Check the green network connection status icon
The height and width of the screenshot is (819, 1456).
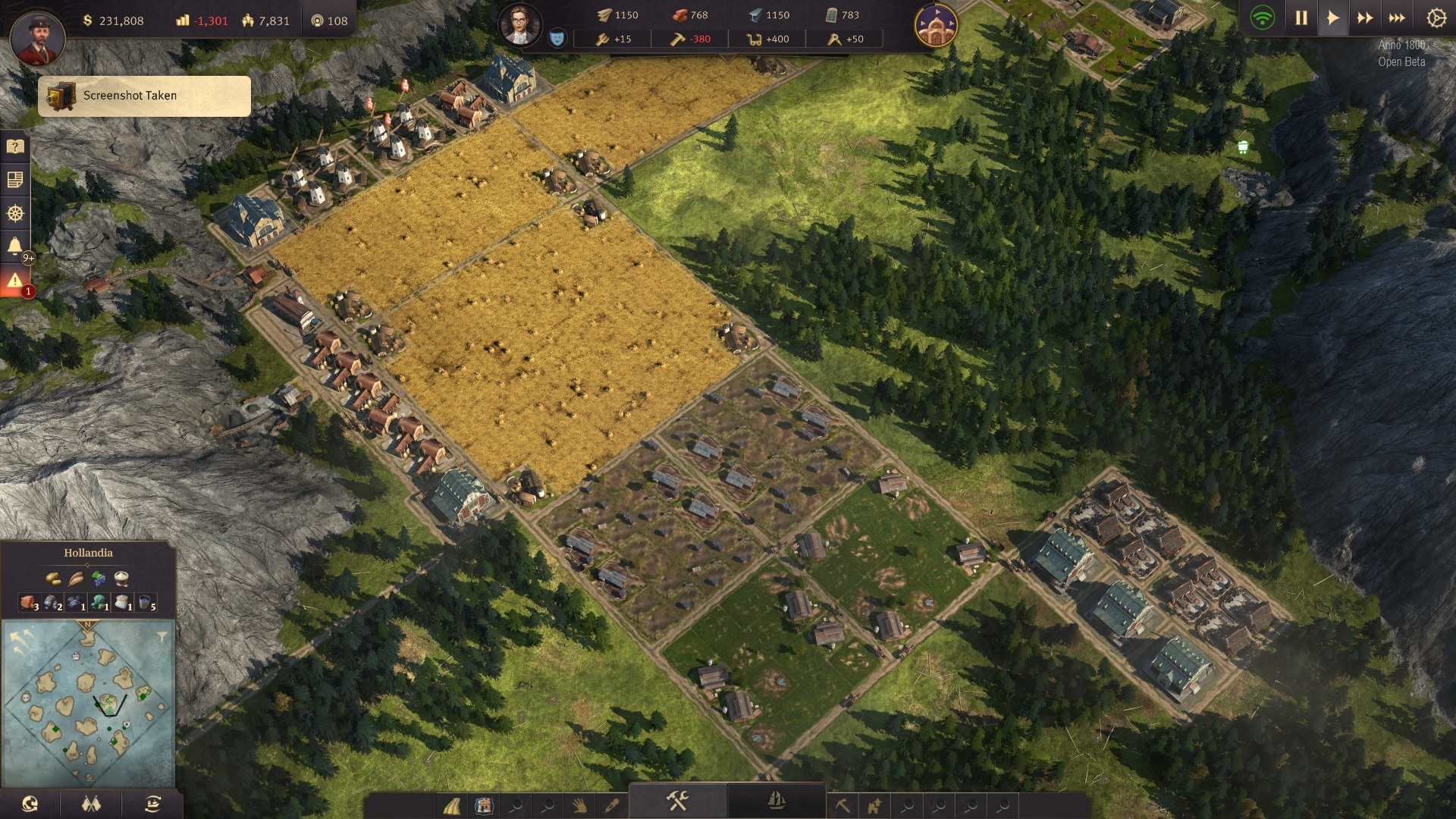tap(1263, 18)
